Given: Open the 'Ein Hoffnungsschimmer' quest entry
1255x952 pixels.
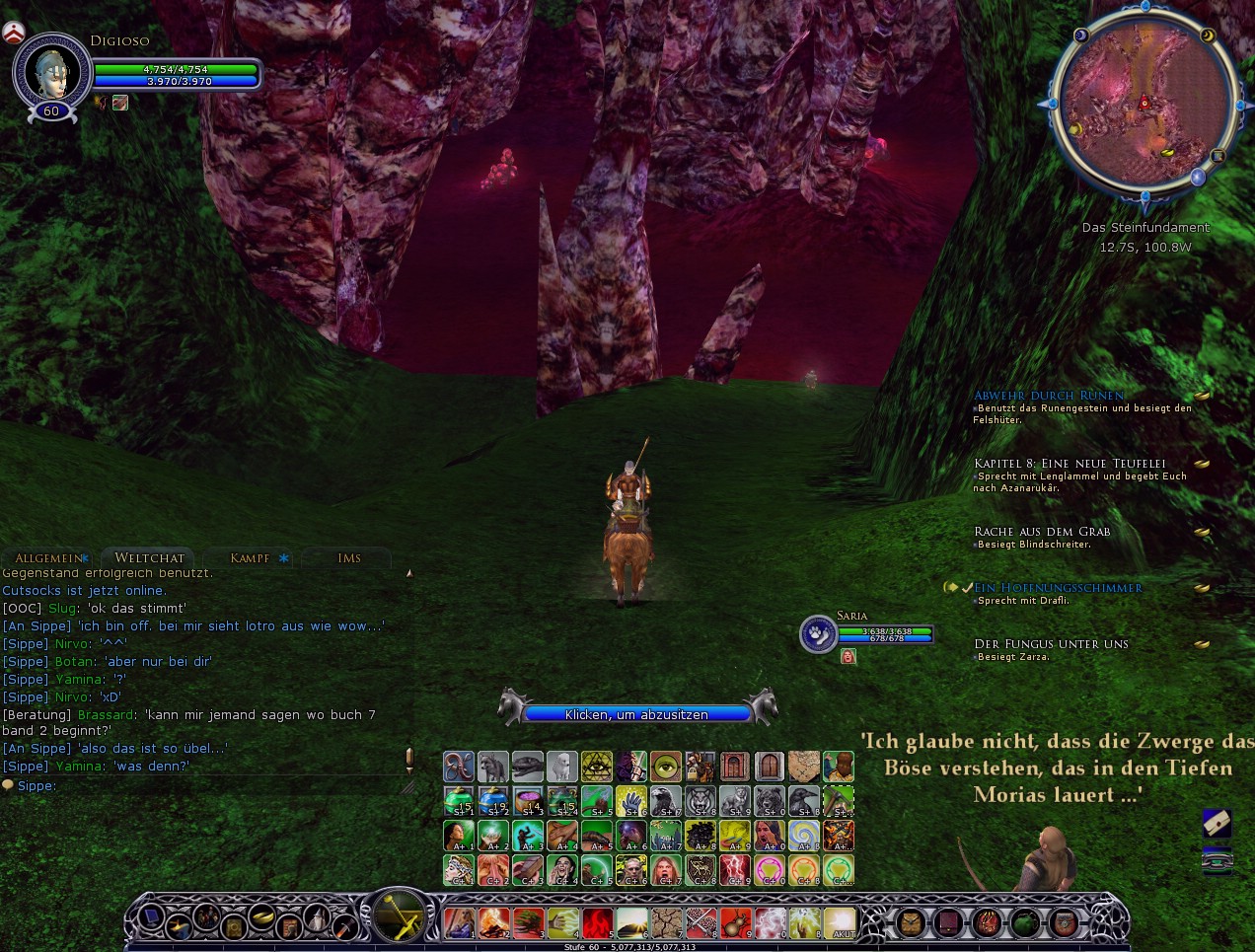Looking at the screenshot, I should click(x=1058, y=588).
